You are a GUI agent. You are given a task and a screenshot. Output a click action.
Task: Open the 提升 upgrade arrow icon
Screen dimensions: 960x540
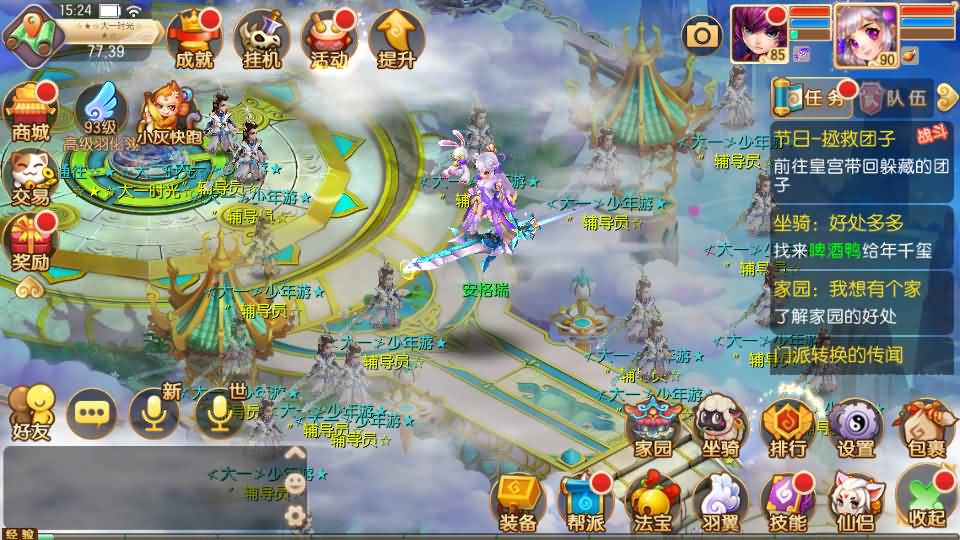pos(396,40)
